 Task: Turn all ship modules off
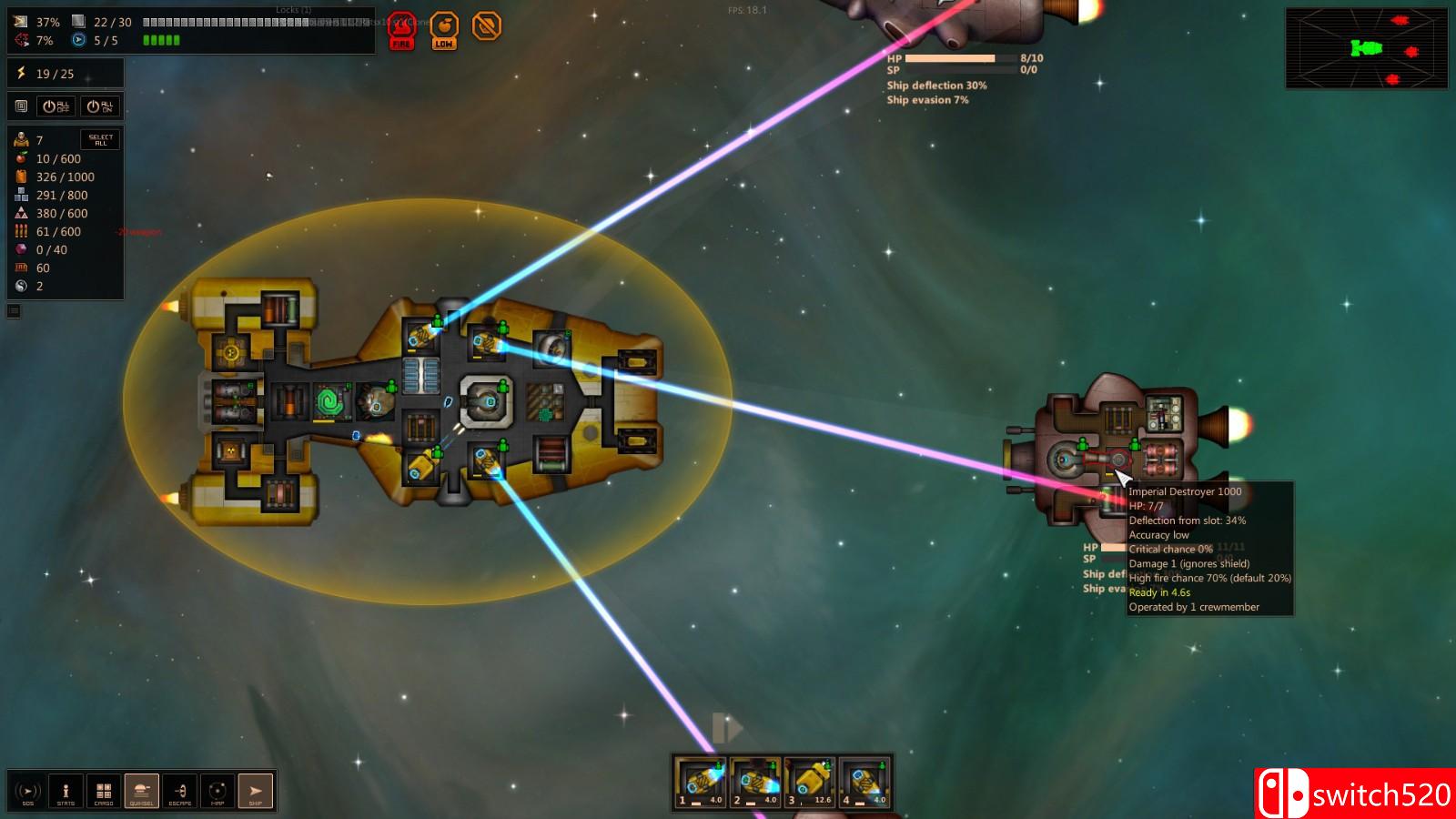[56, 106]
